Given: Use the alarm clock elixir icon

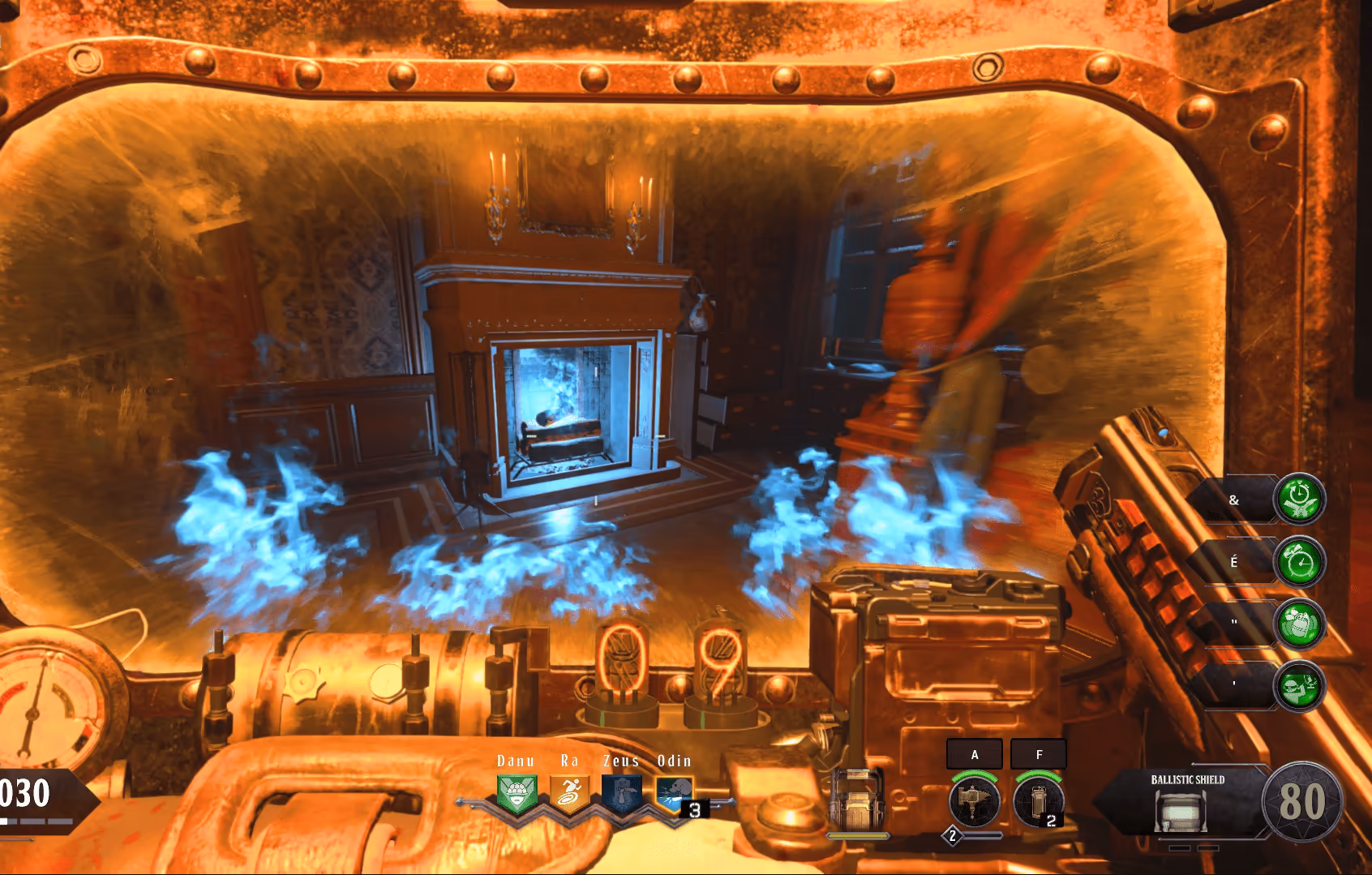Looking at the screenshot, I should [1299, 561].
